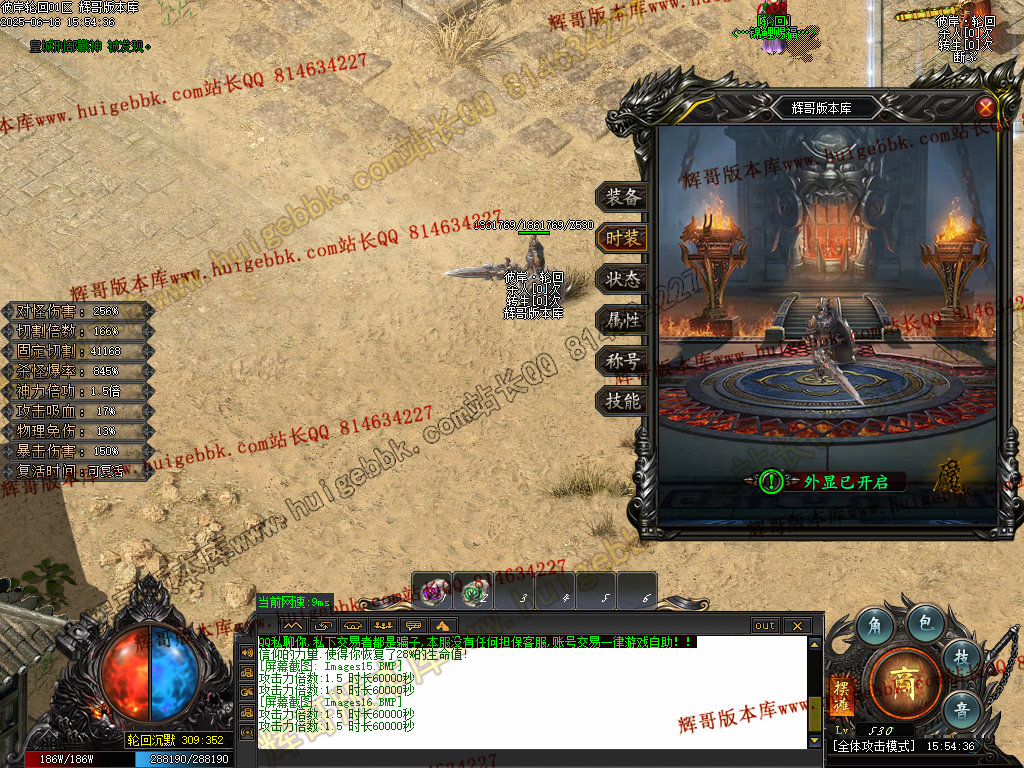Switch to the 装备 equipment tab
The image size is (1024, 768).
pyautogui.click(x=622, y=197)
